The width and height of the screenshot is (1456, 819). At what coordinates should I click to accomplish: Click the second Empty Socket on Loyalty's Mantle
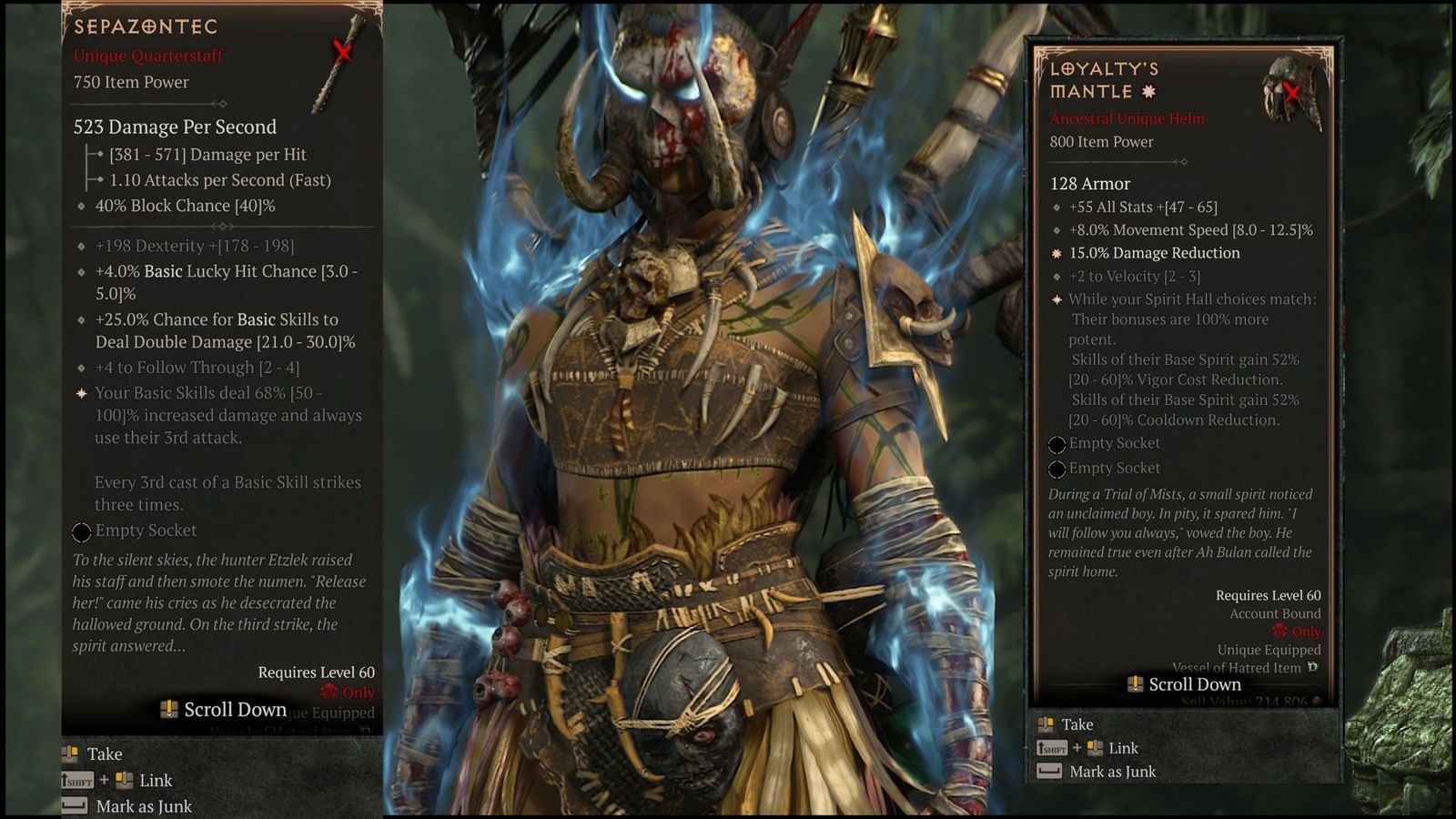pos(1058,469)
